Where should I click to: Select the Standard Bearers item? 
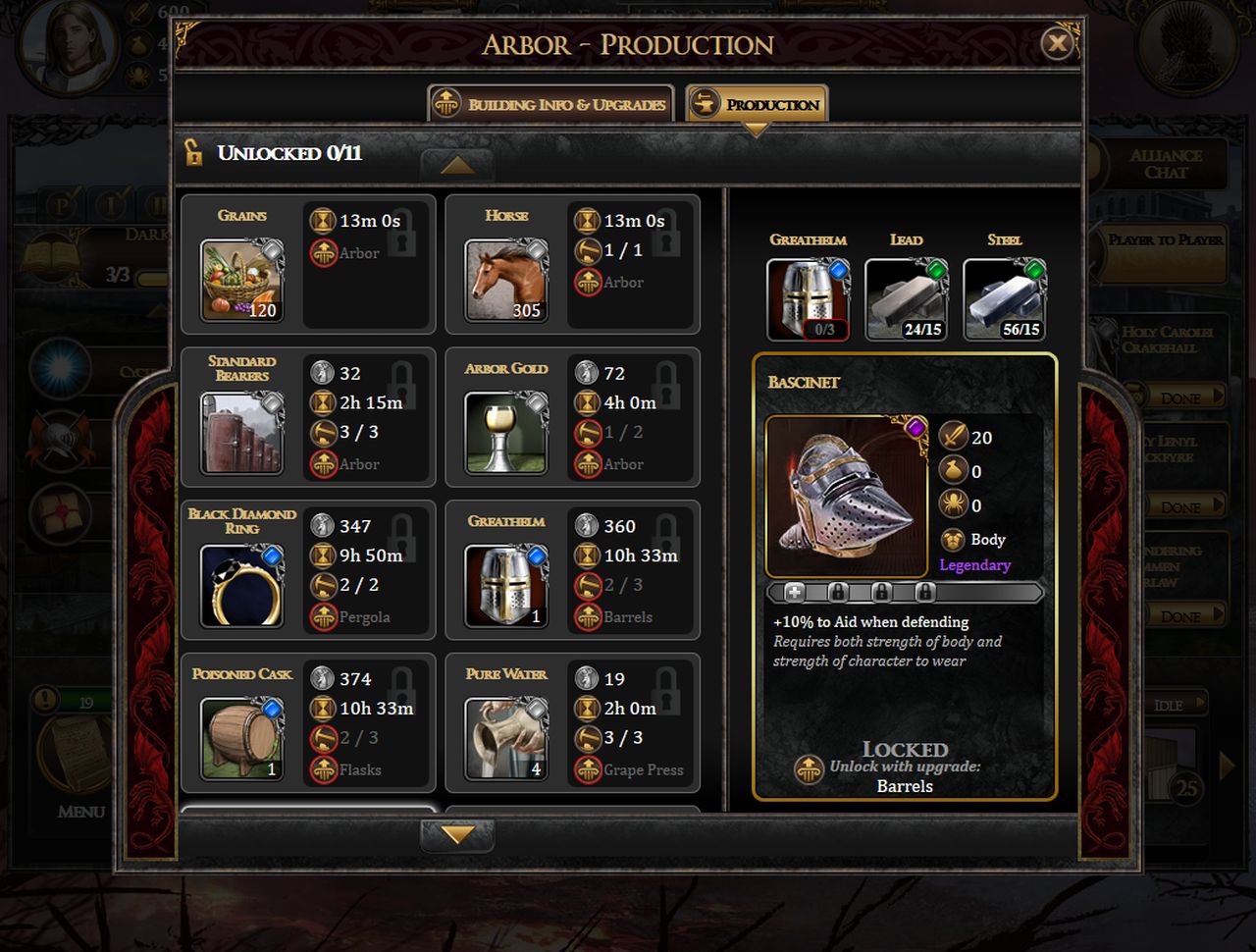pyautogui.click(x=241, y=433)
